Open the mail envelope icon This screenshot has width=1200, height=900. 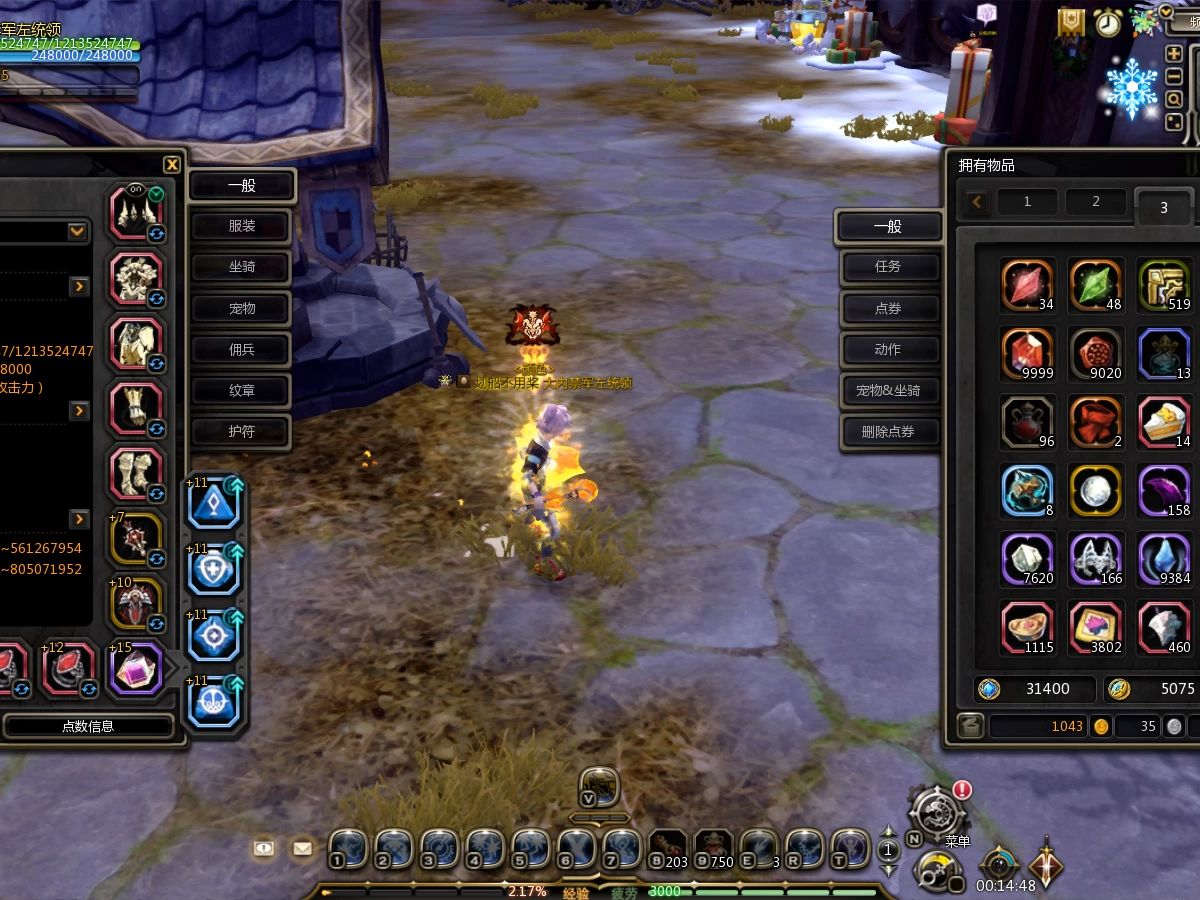(x=302, y=848)
